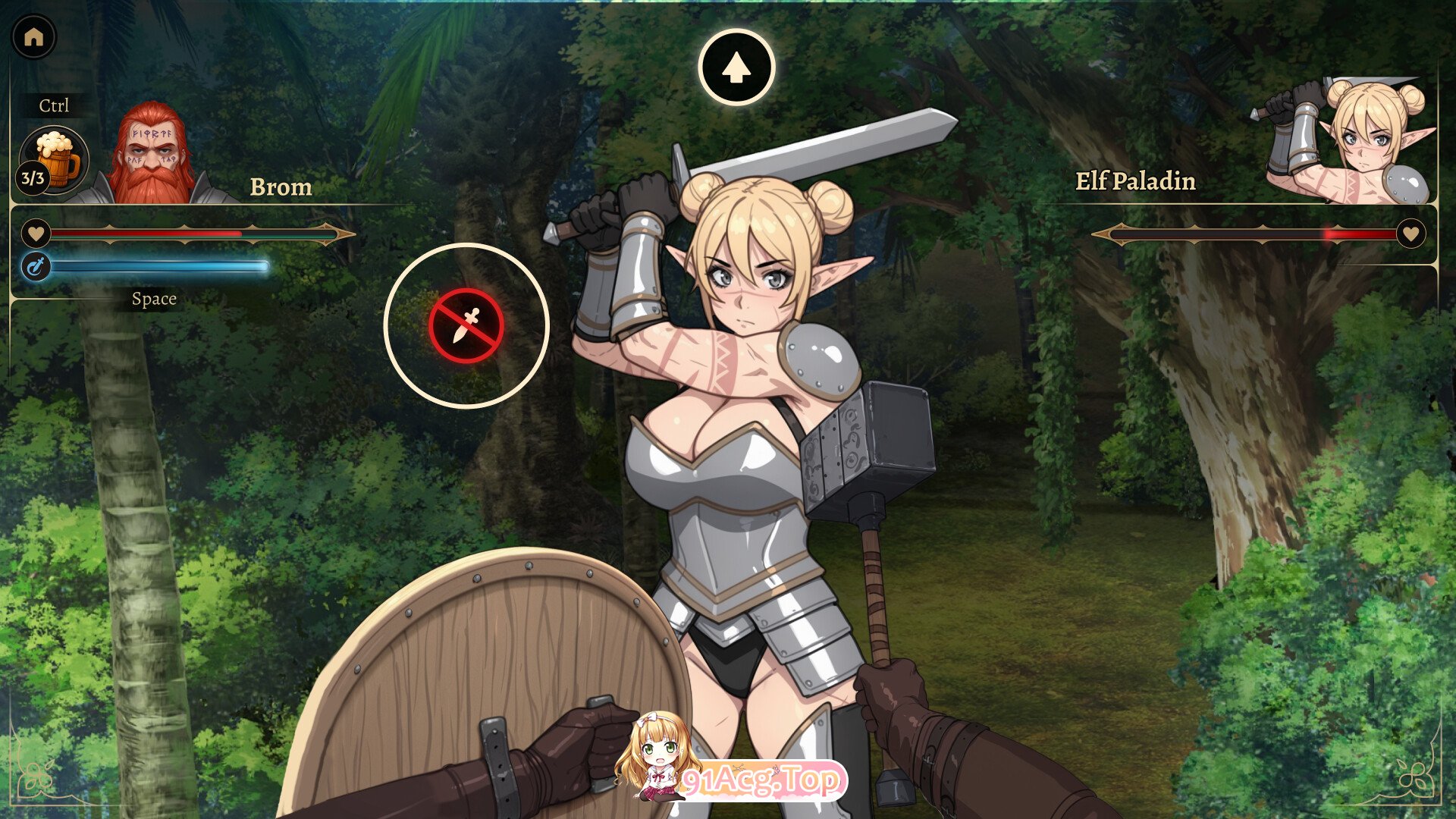The image size is (1456, 819).
Task: Click the crossed-out dagger icon
Action: point(466,326)
